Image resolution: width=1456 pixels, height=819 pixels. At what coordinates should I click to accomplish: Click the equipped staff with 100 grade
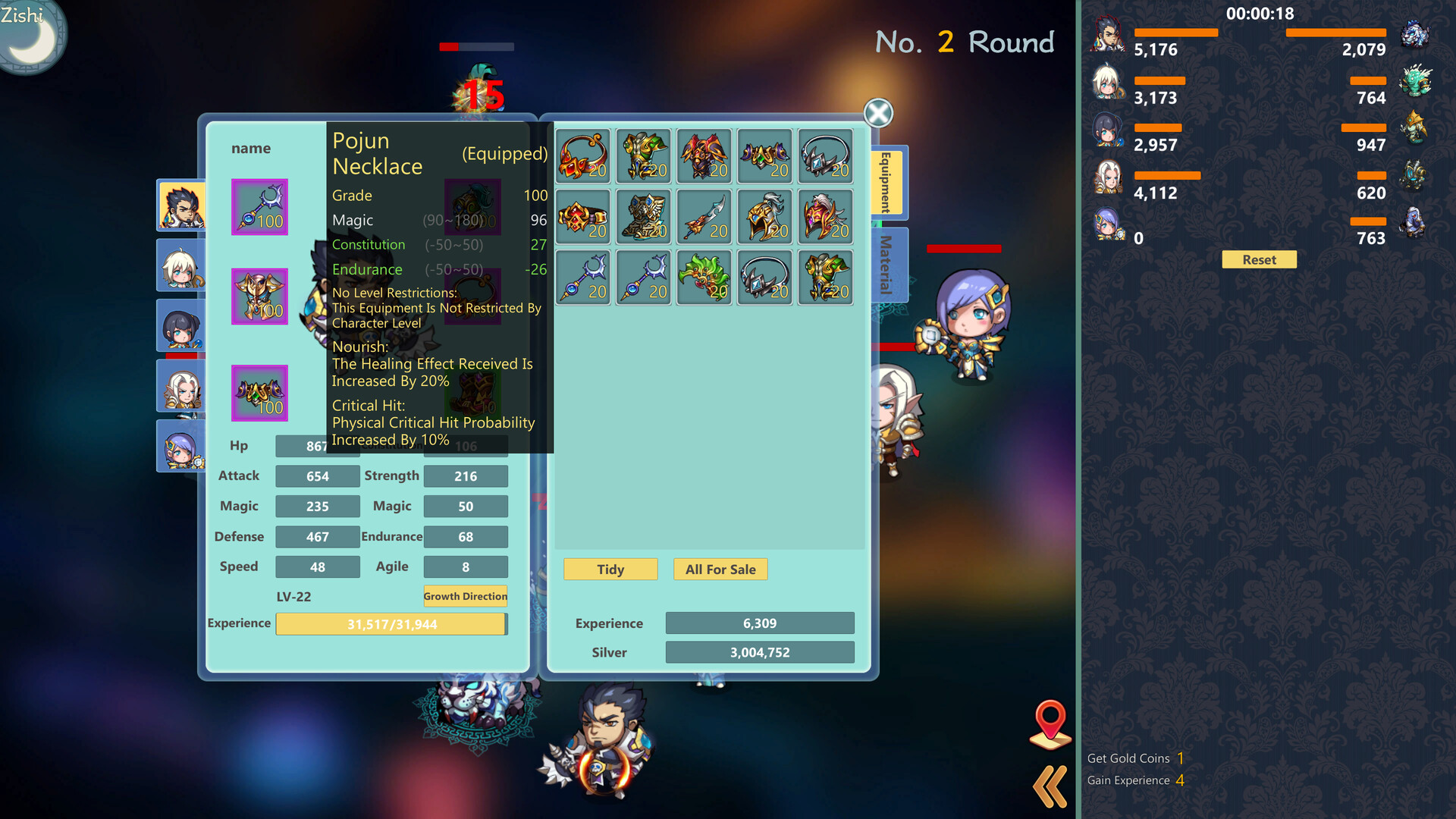point(259,206)
